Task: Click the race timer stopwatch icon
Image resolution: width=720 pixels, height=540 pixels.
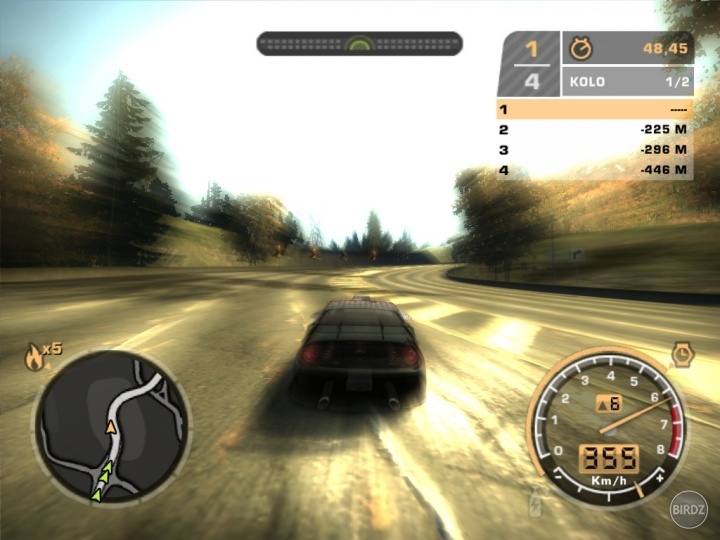Action: [x=580, y=48]
